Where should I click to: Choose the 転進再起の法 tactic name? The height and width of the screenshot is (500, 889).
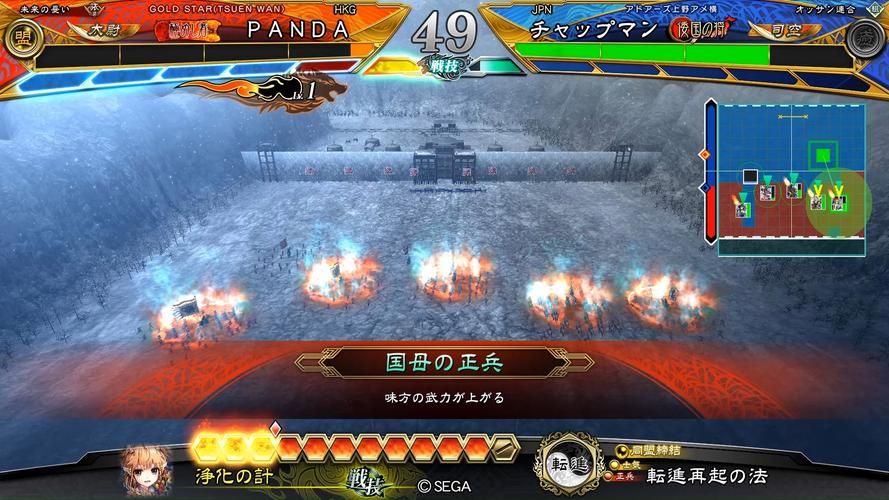[x=706, y=475]
